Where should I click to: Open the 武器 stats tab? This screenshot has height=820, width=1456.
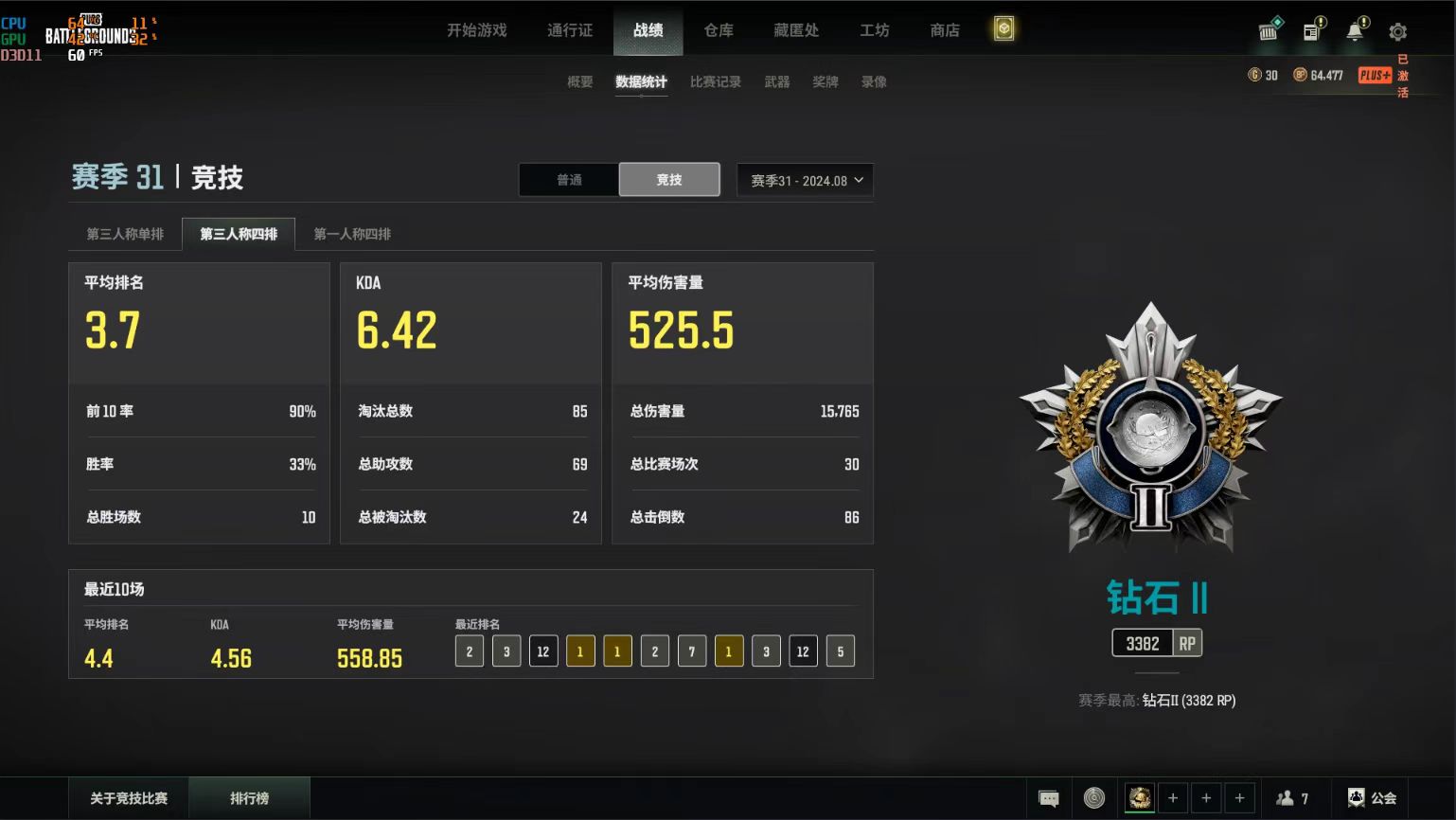[776, 82]
